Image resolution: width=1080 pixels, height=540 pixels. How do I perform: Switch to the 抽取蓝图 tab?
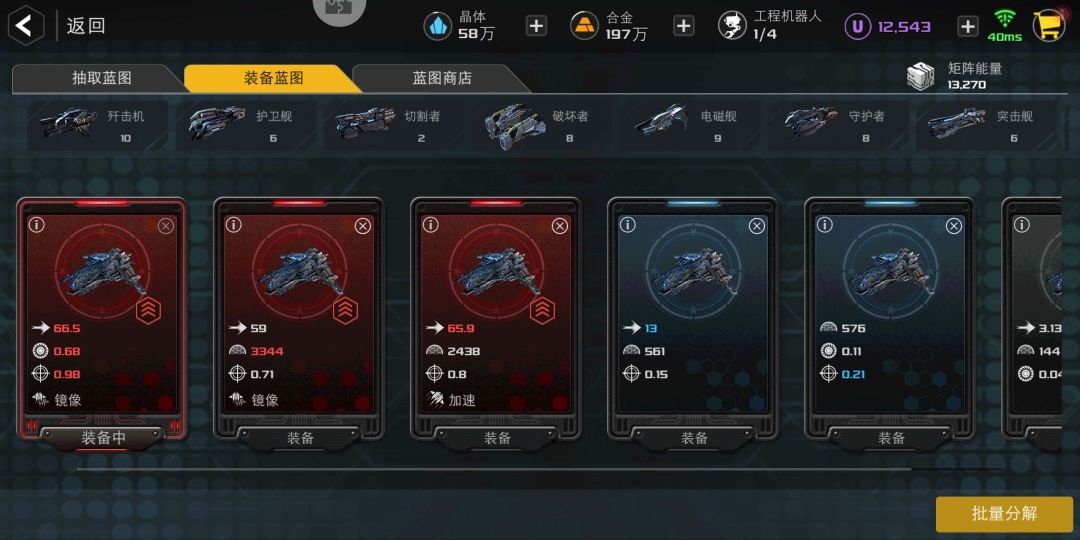tap(101, 78)
